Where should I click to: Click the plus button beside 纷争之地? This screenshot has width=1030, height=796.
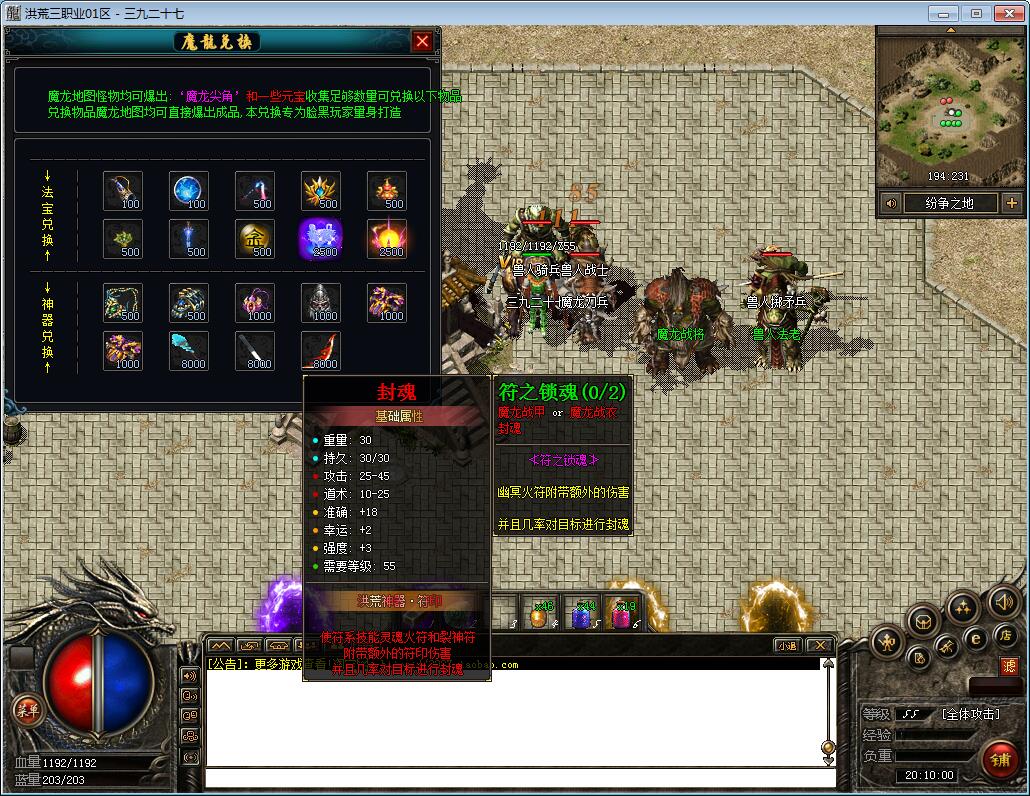tap(1011, 203)
